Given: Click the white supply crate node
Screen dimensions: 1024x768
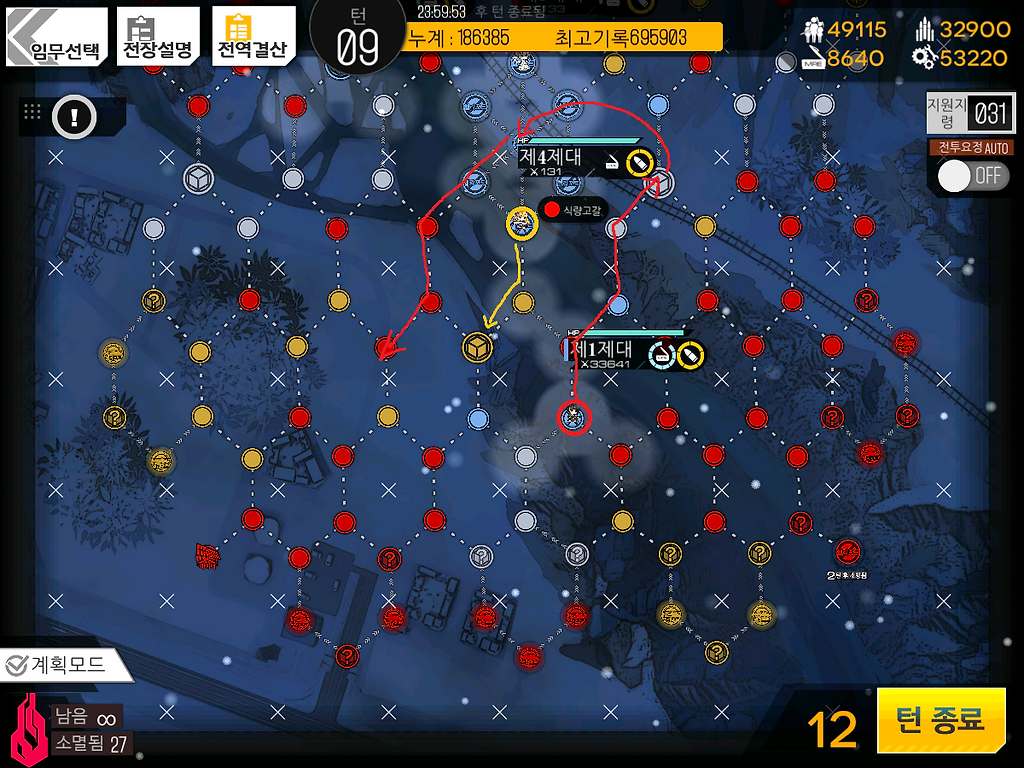Looking at the screenshot, I should pos(198,179).
